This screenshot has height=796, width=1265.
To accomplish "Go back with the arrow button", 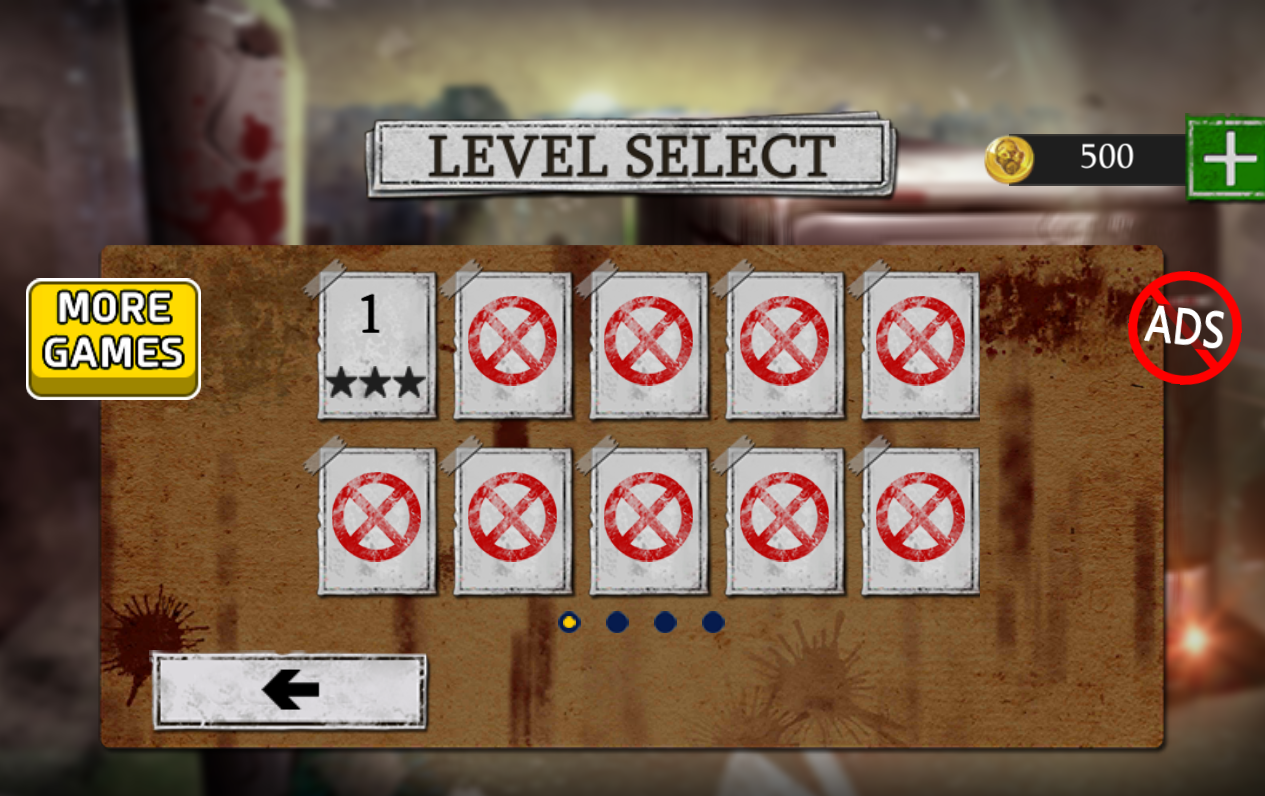I will coord(289,690).
